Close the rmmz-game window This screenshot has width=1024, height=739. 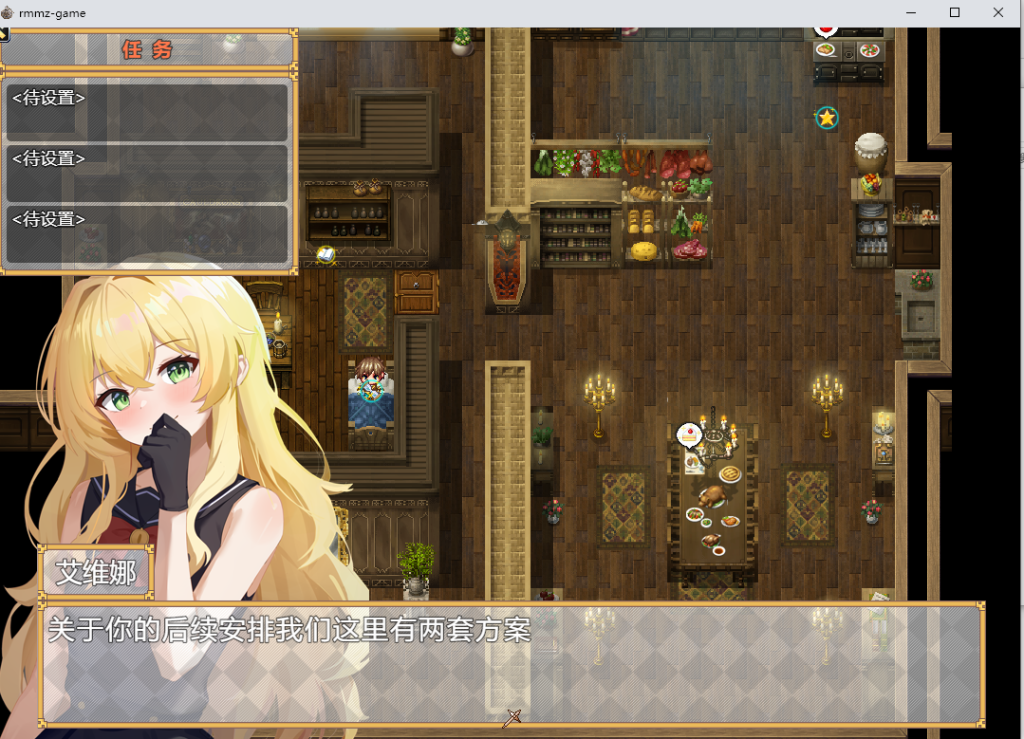click(999, 12)
